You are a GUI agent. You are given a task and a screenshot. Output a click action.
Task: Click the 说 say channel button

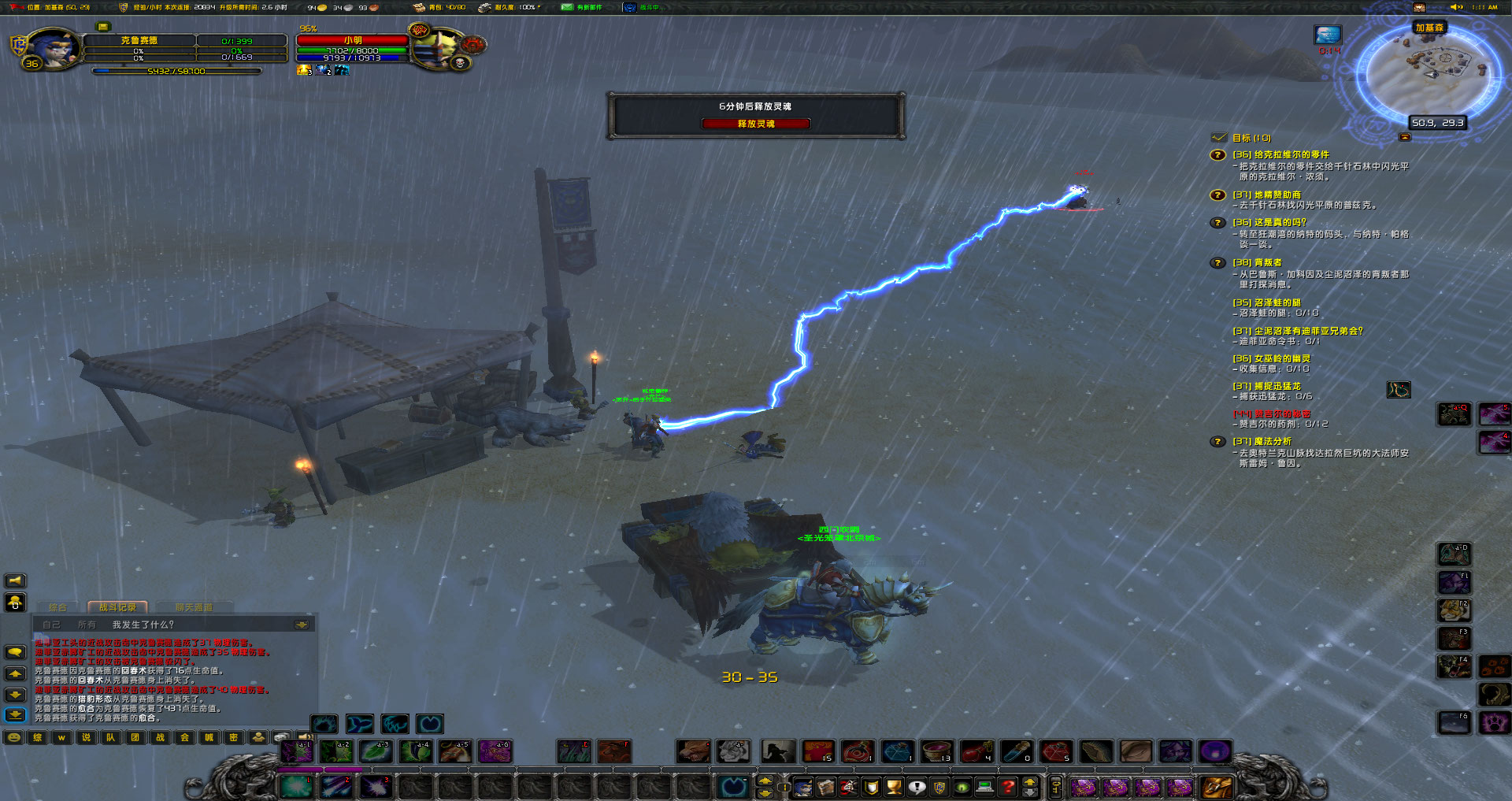point(86,737)
